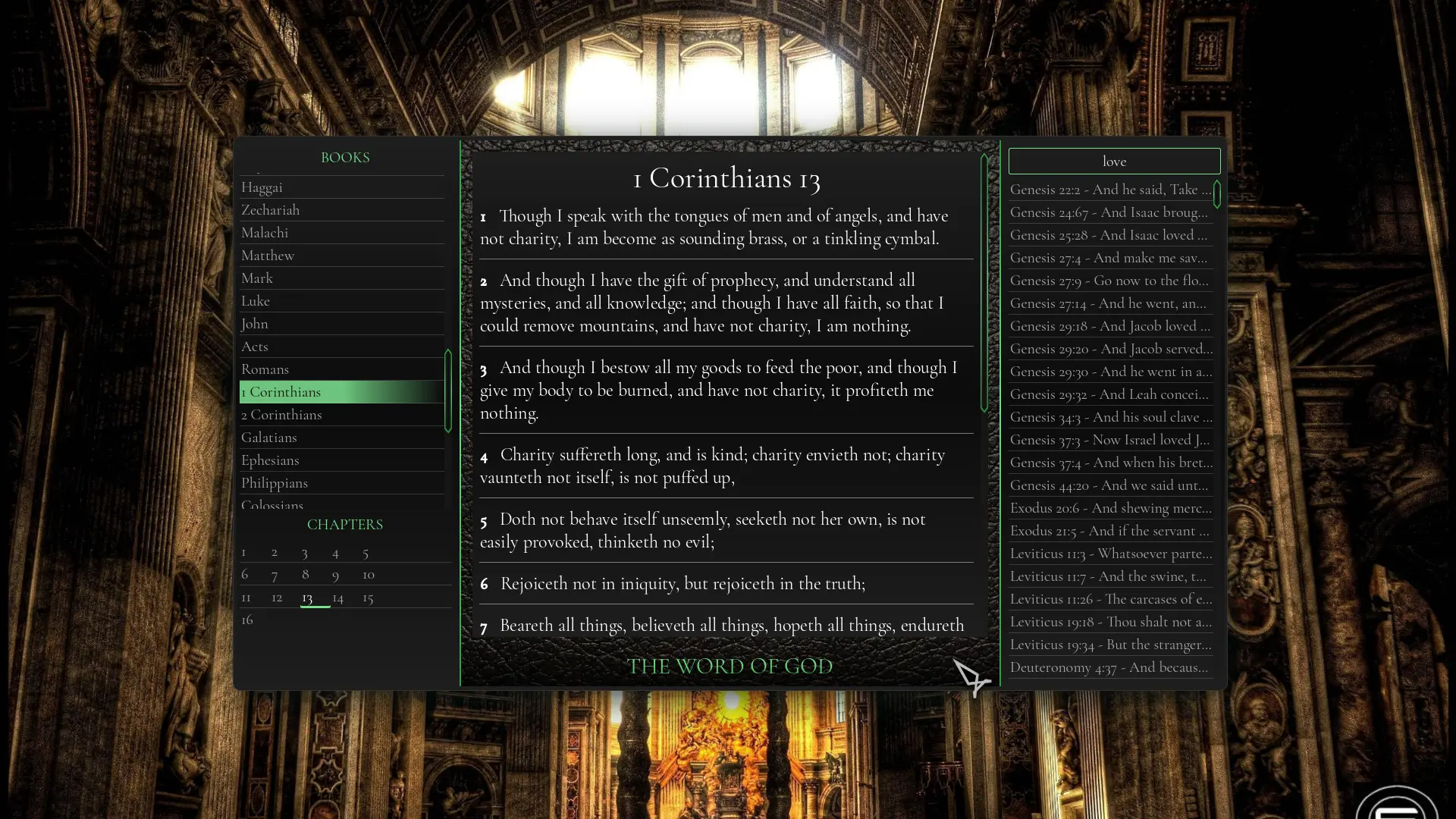Select chapter 7
The width and height of the screenshot is (1456, 819).
click(x=275, y=575)
